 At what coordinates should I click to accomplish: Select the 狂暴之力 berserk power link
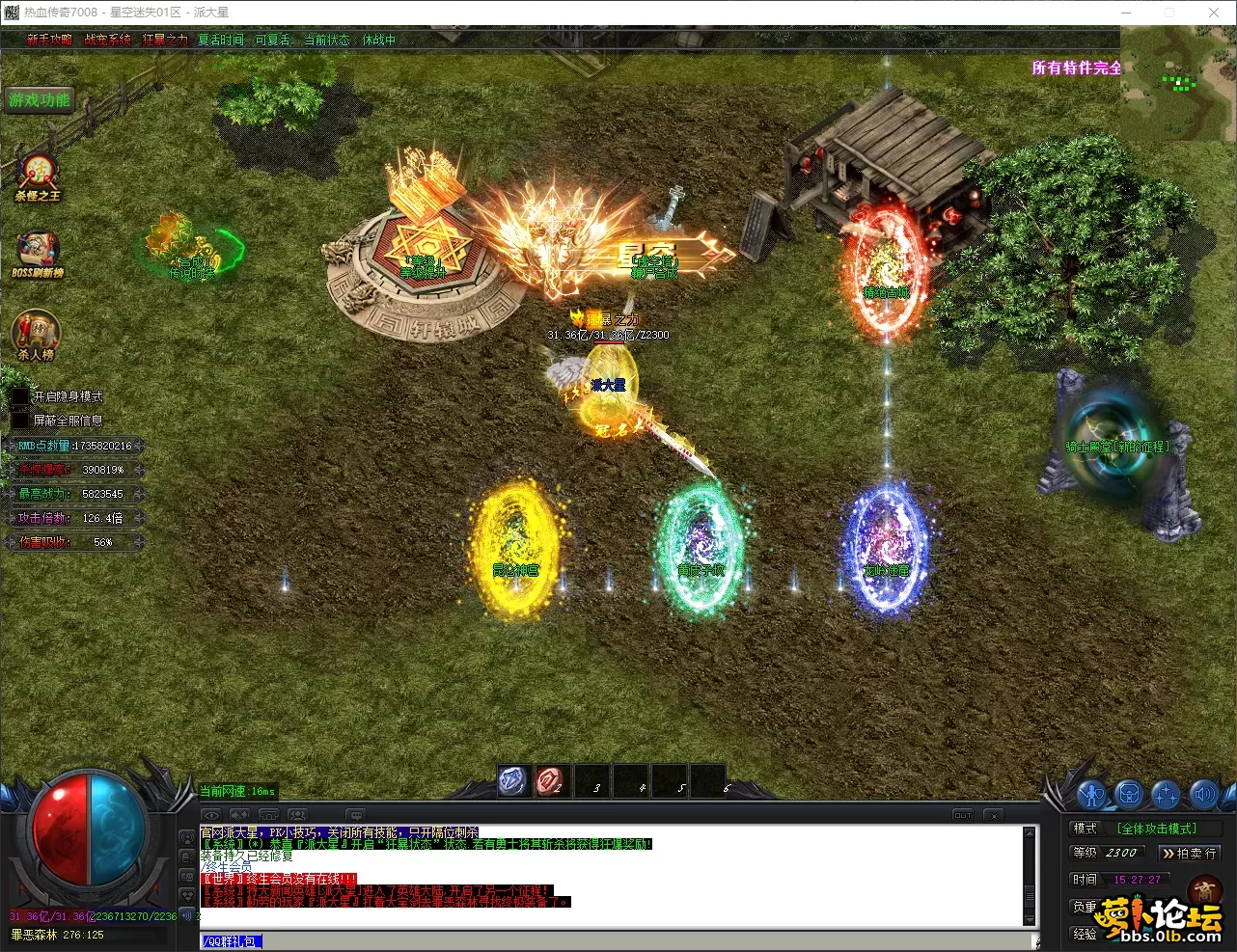pyautogui.click(x=165, y=40)
